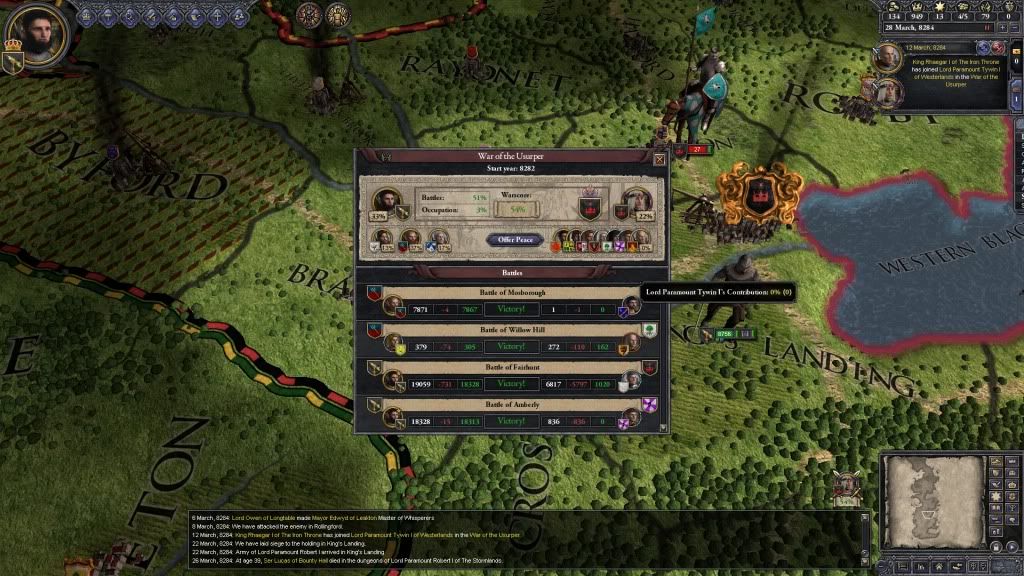Close the War of the Usurper window

(x=659, y=159)
